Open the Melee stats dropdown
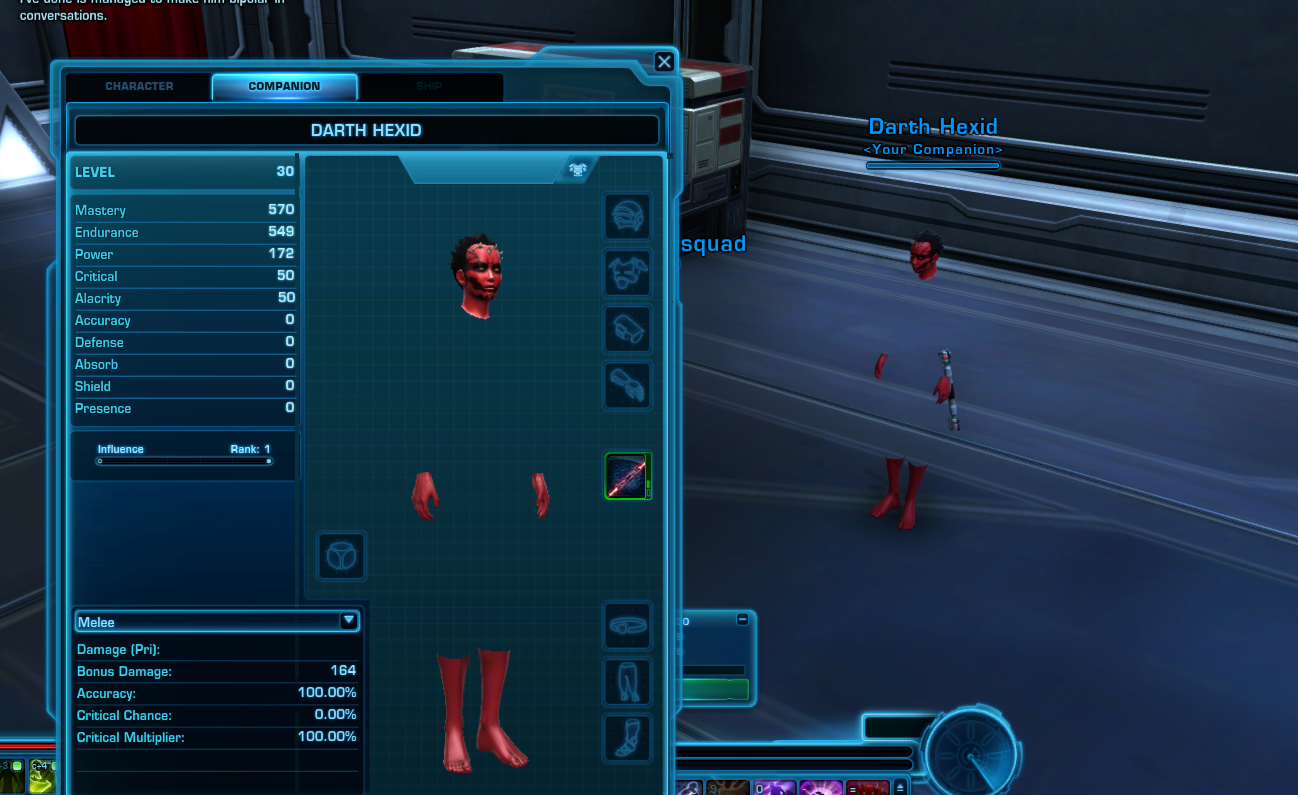The image size is (1298, 795). [x=348, y=621]
